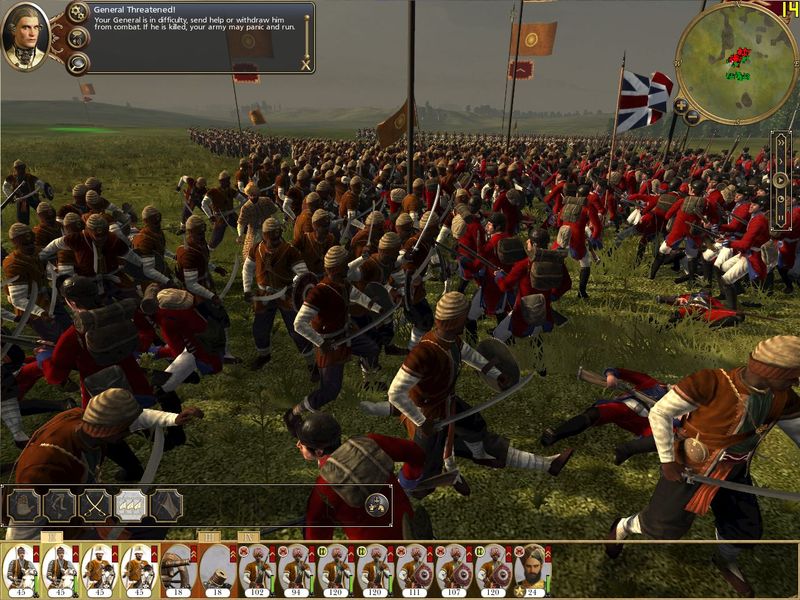Zoom in the minimap with plus button
Screen dimensions: 800x600
point(680,105)
